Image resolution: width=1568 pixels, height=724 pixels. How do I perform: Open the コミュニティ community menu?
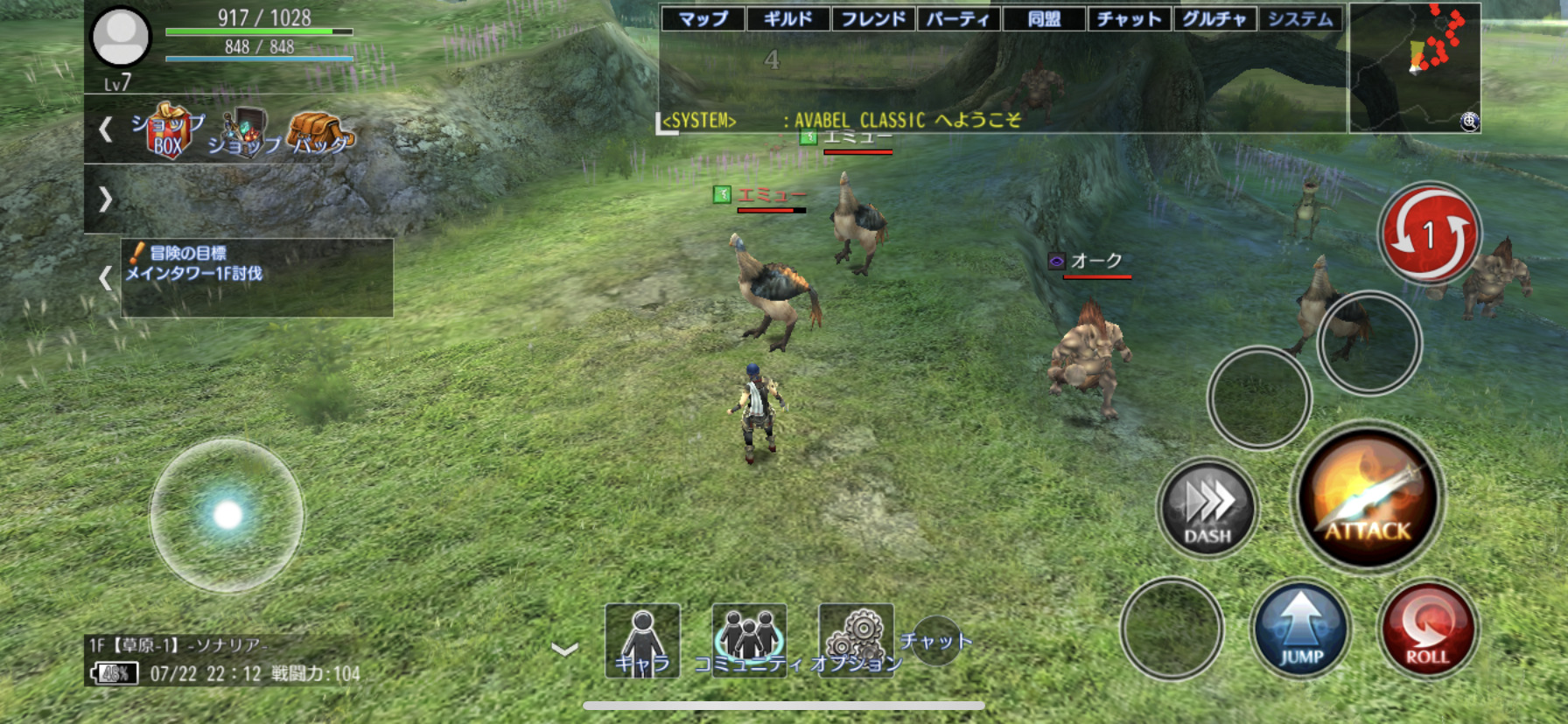pos(748,641)
